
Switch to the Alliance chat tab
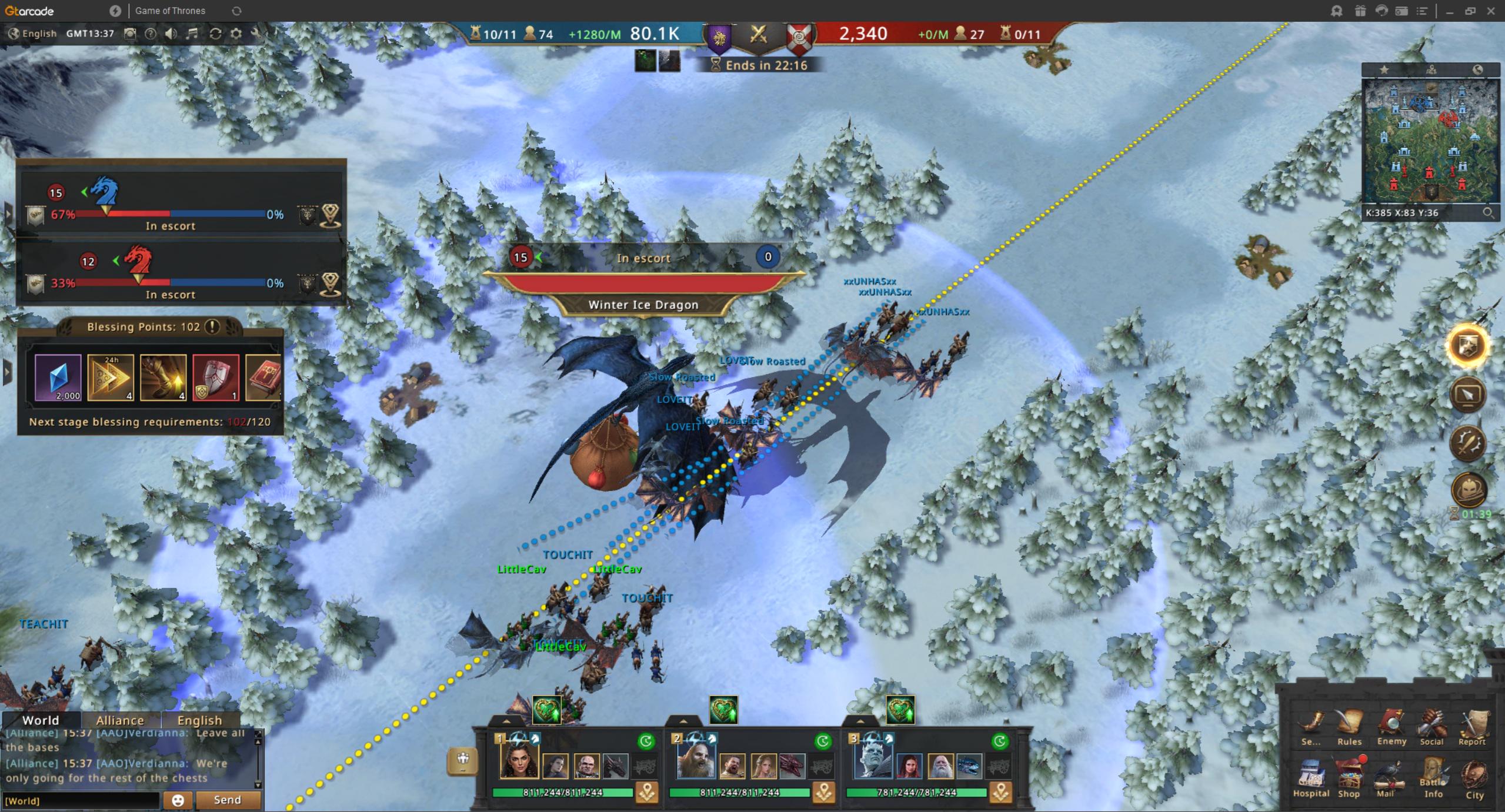tap(120, 720)
